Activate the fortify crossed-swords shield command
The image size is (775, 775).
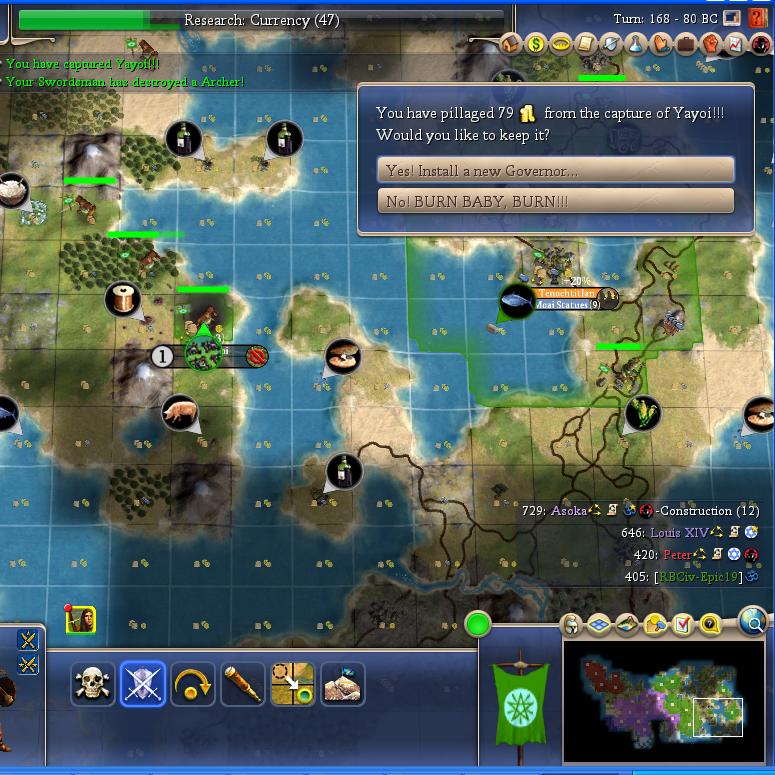point(143,685)
